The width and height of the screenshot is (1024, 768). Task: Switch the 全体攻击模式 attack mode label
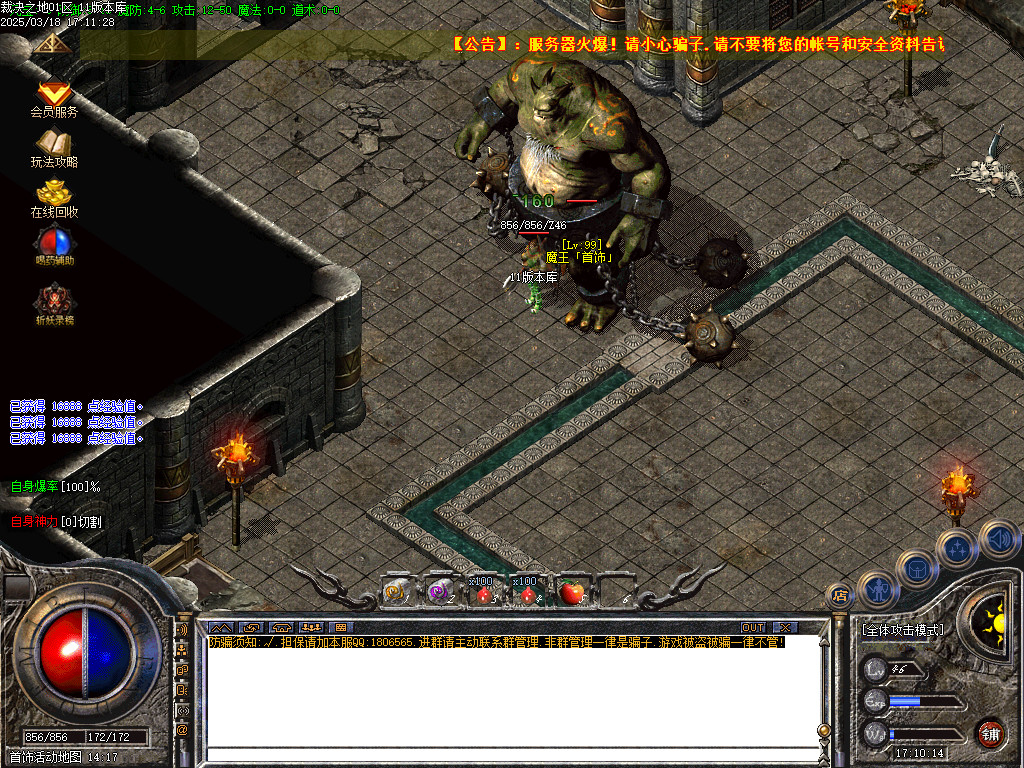point(902,630)
